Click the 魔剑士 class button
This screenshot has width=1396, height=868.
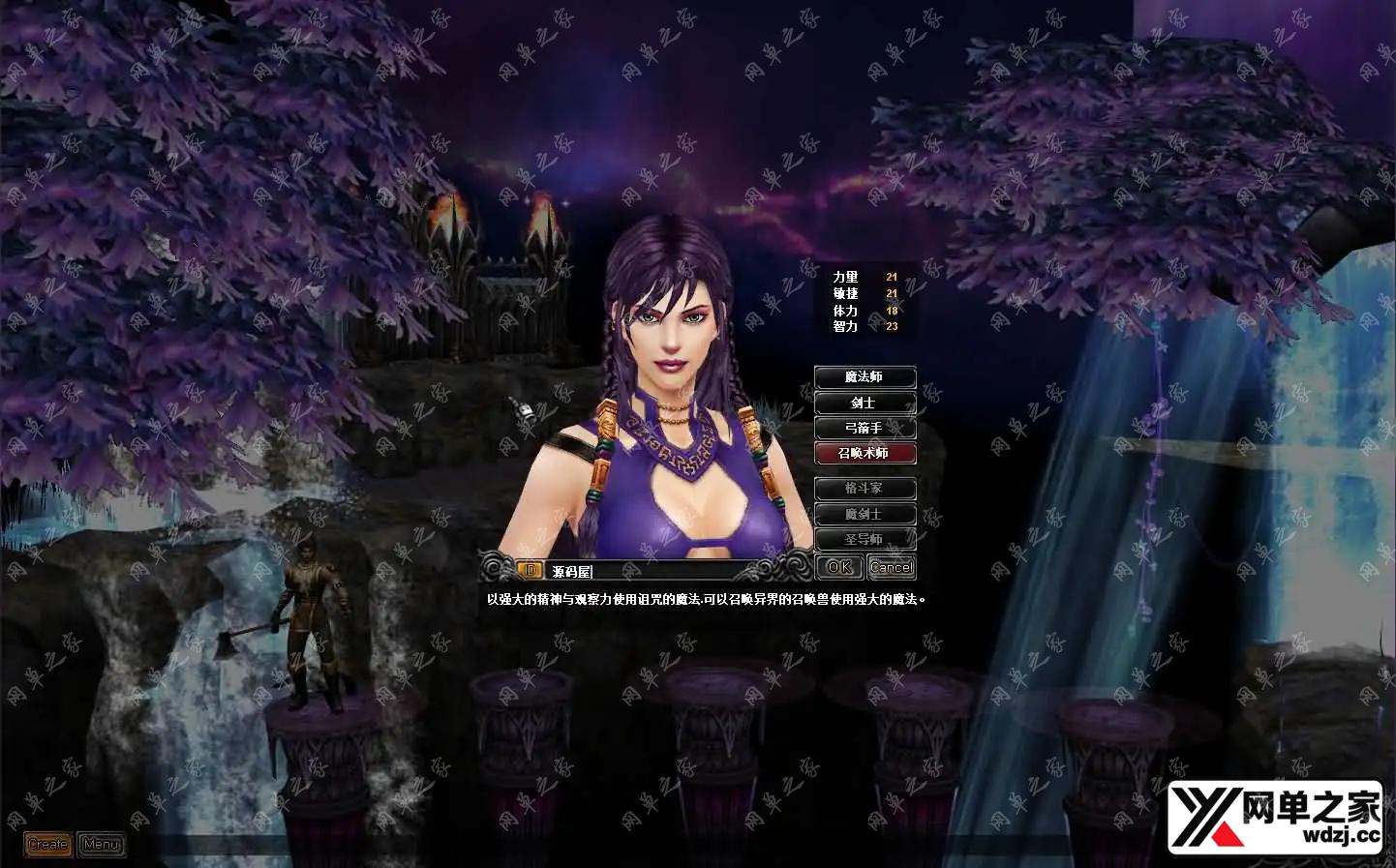[865, 514]
